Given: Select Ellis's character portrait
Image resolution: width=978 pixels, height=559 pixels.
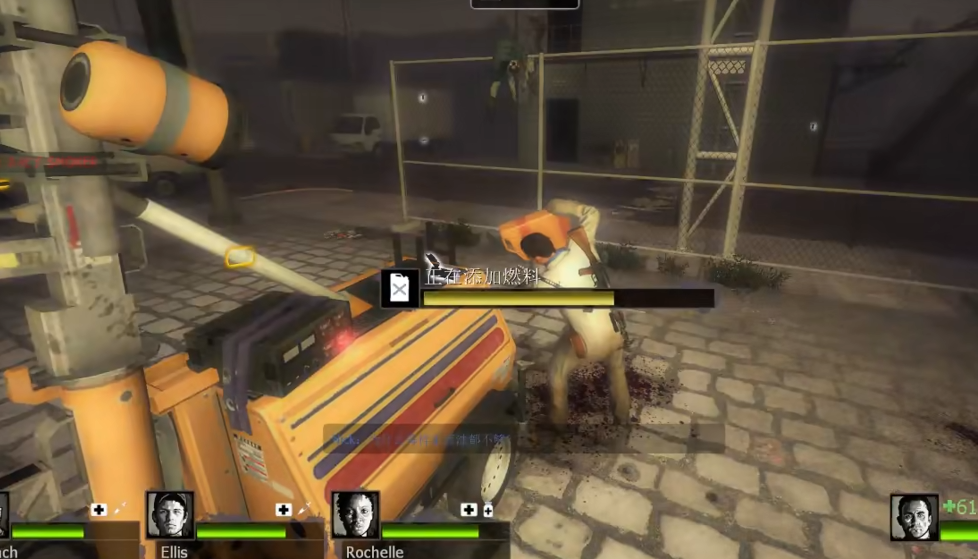Looking at the screenshot, I should click(170, 514).
